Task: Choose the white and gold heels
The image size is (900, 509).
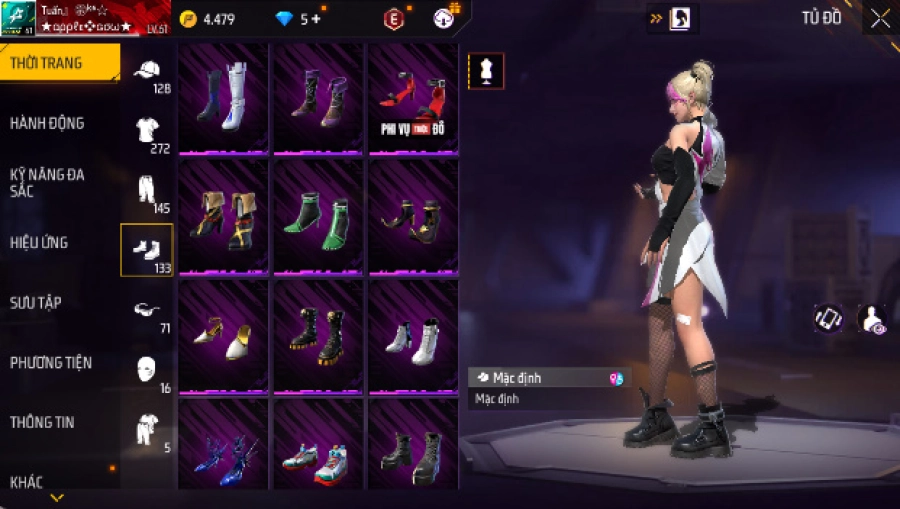Action: coord(223,337)
